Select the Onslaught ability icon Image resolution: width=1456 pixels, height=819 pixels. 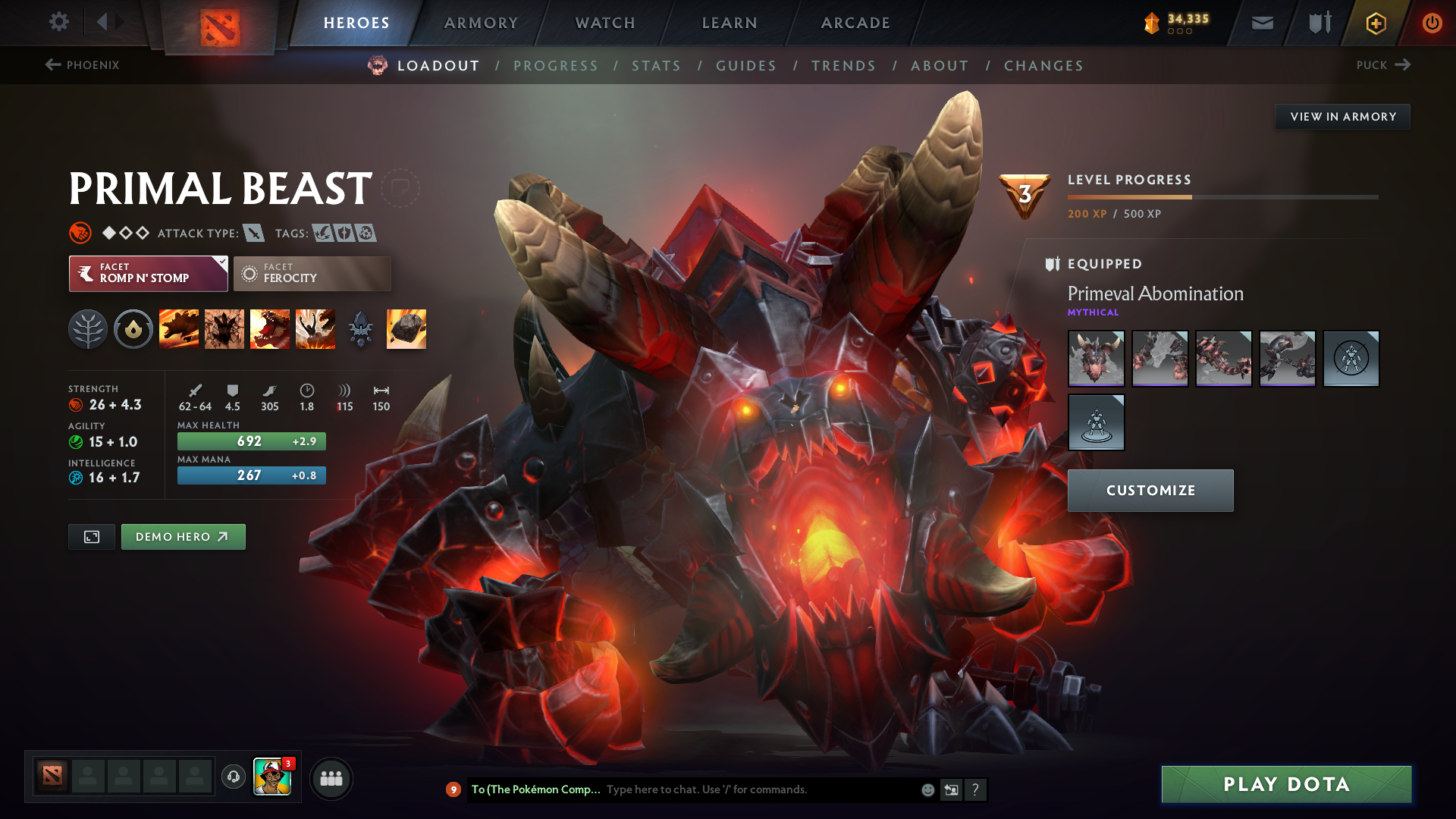(179, 328)
